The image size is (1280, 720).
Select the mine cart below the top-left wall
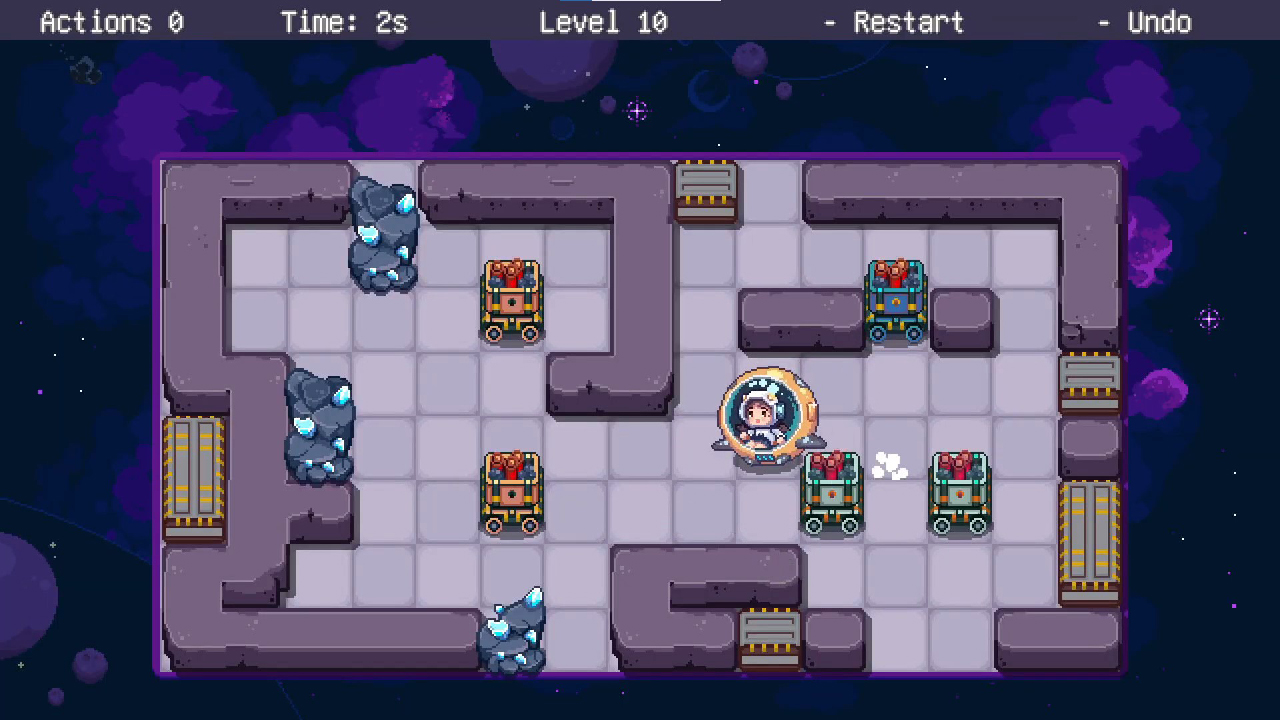[x=512, y=300]
